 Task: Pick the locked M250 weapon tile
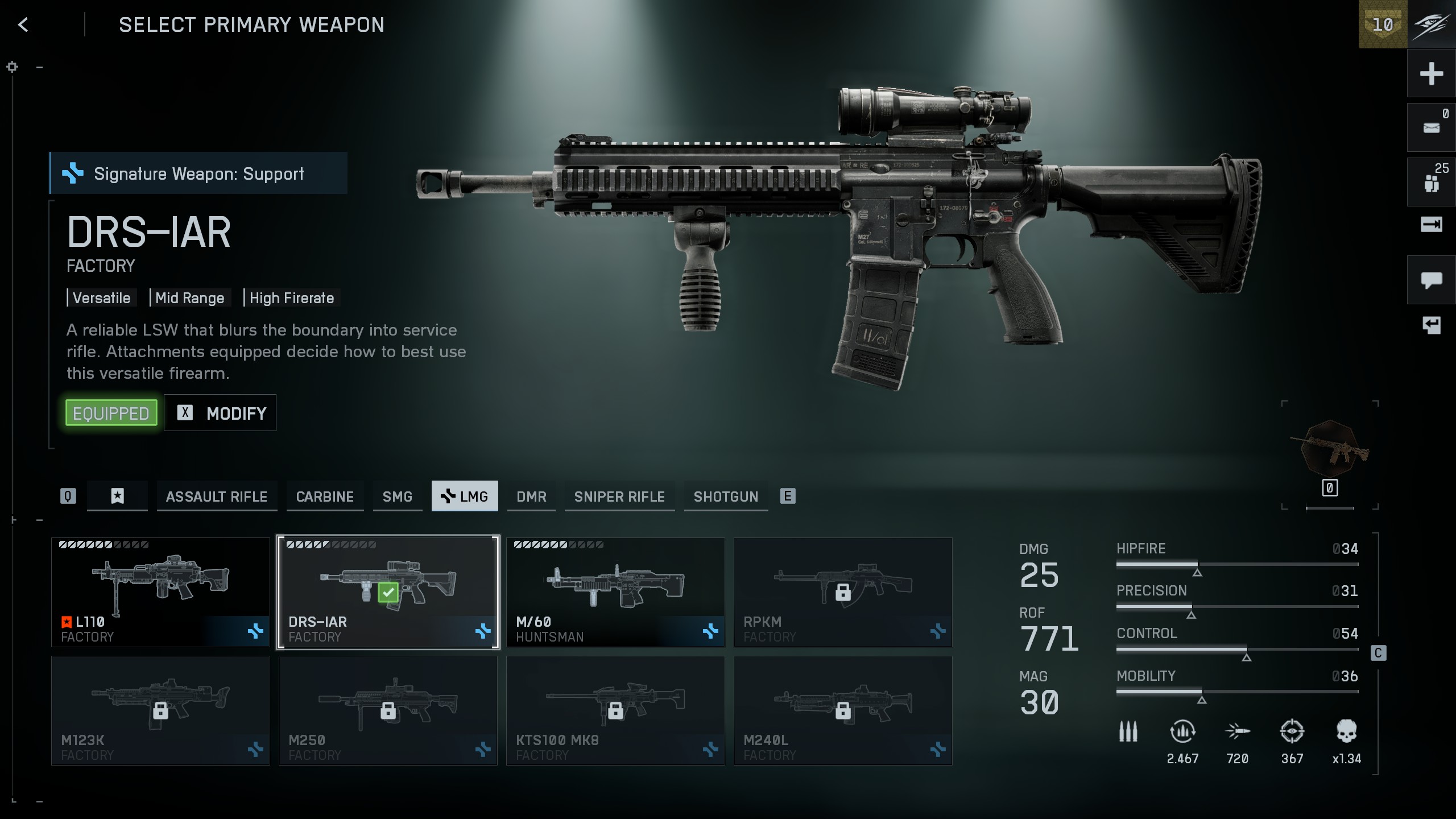388,710
